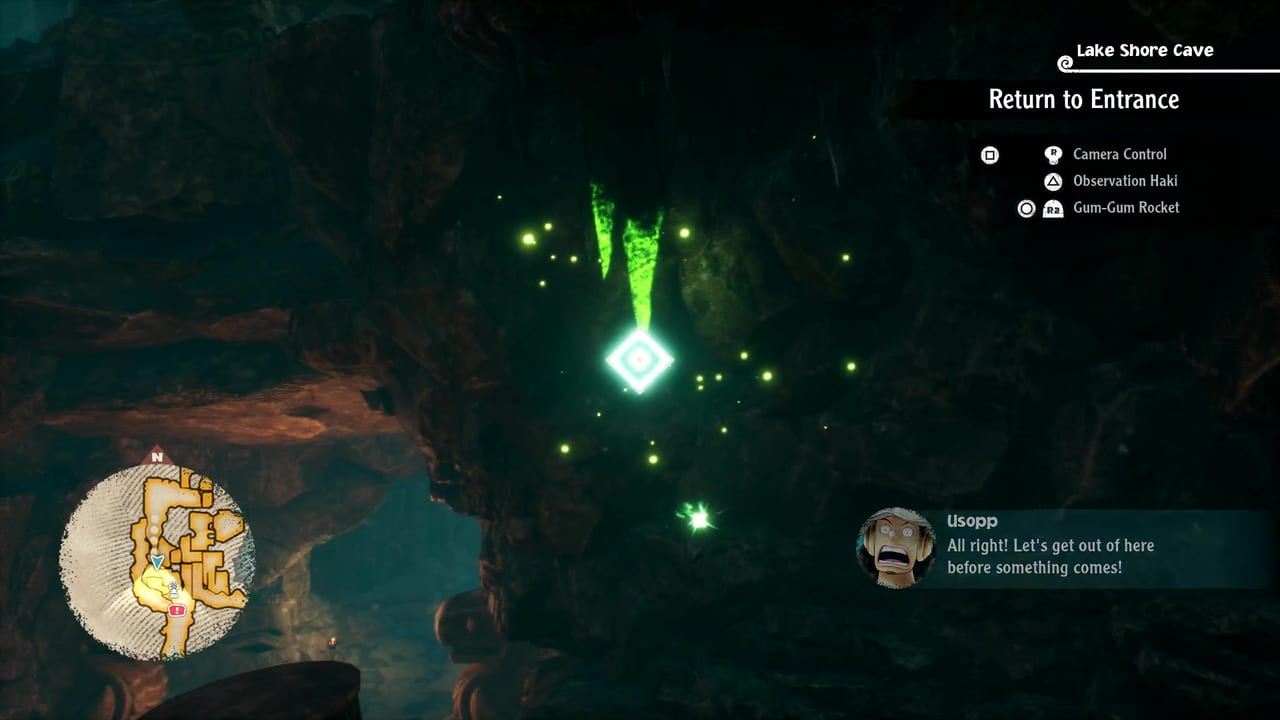
Task: Click the Lake Shore Cave location label
Action: click(x=1144, y=50)
